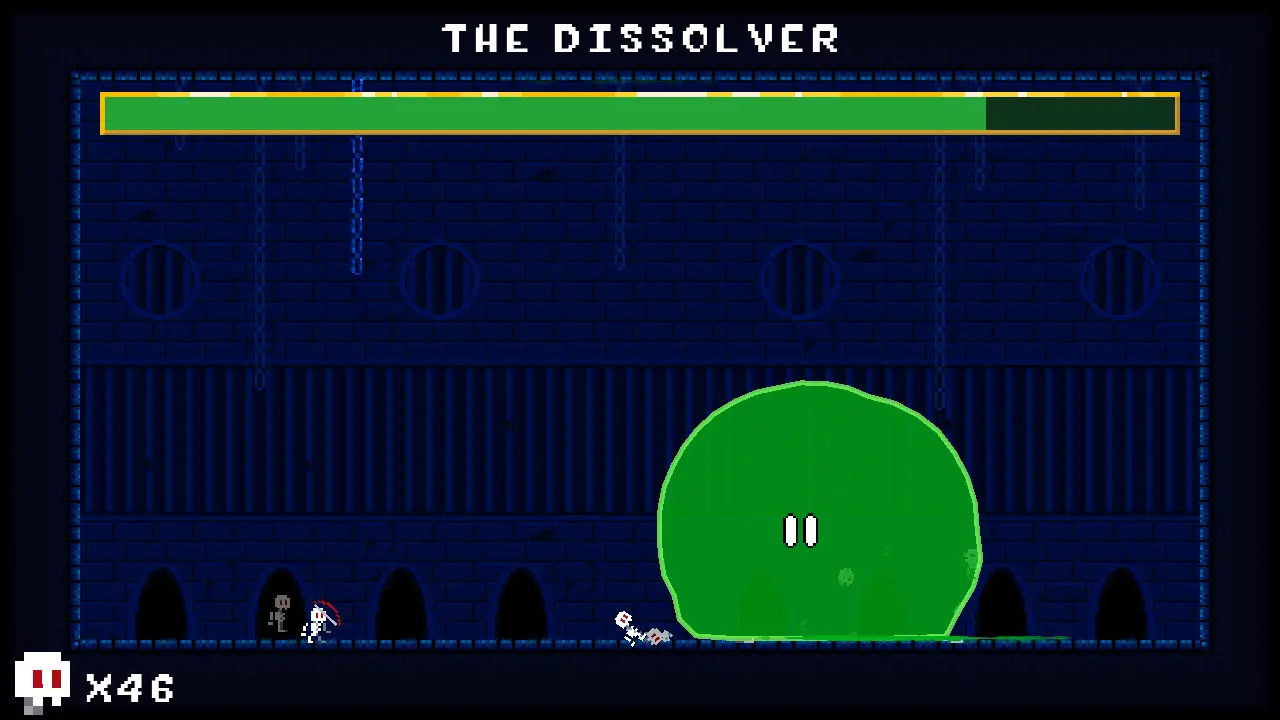Select the white knight player character

[x=318, y=615]
